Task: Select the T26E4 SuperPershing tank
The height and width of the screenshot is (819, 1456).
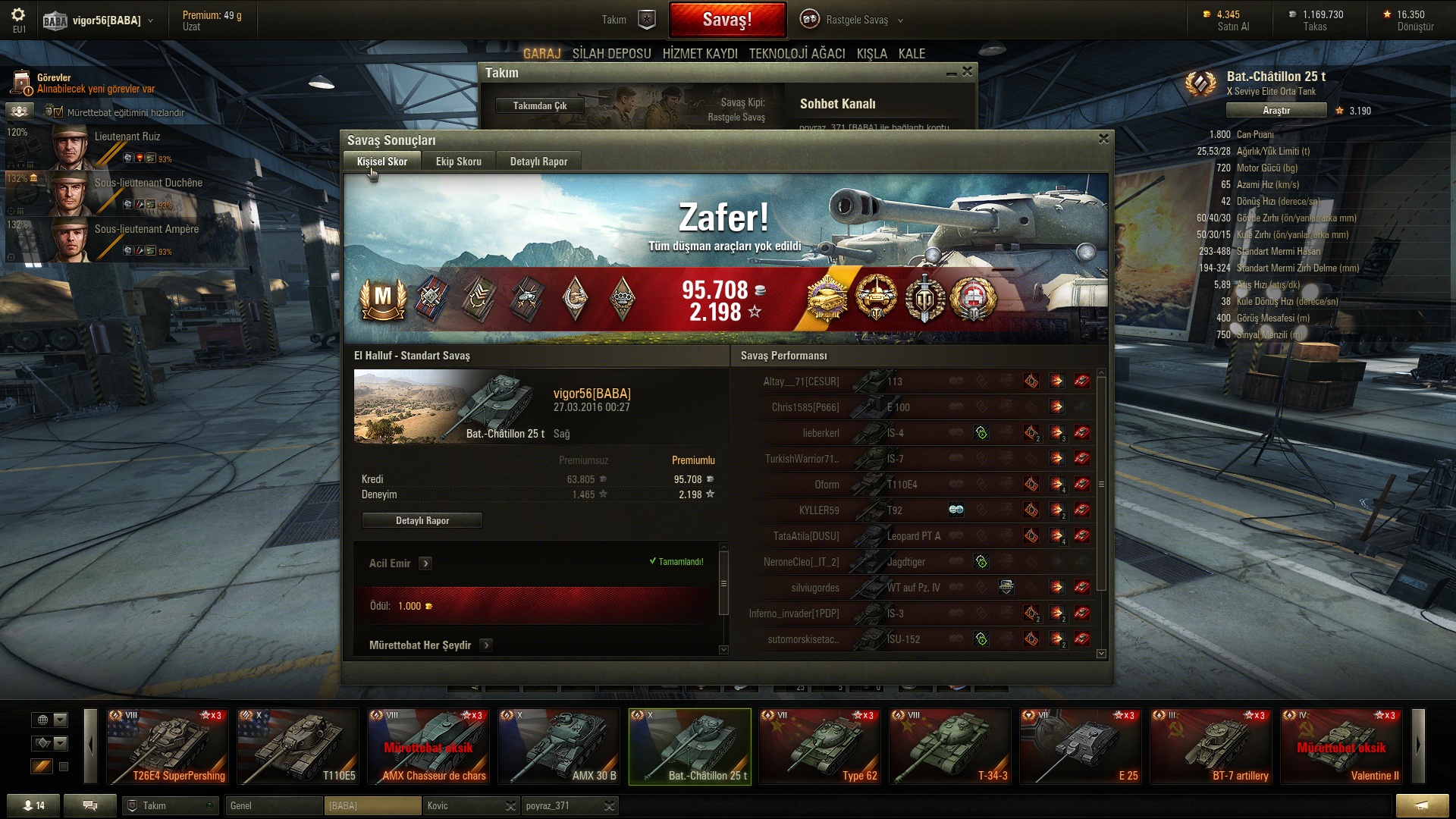Action: (168, 746)
